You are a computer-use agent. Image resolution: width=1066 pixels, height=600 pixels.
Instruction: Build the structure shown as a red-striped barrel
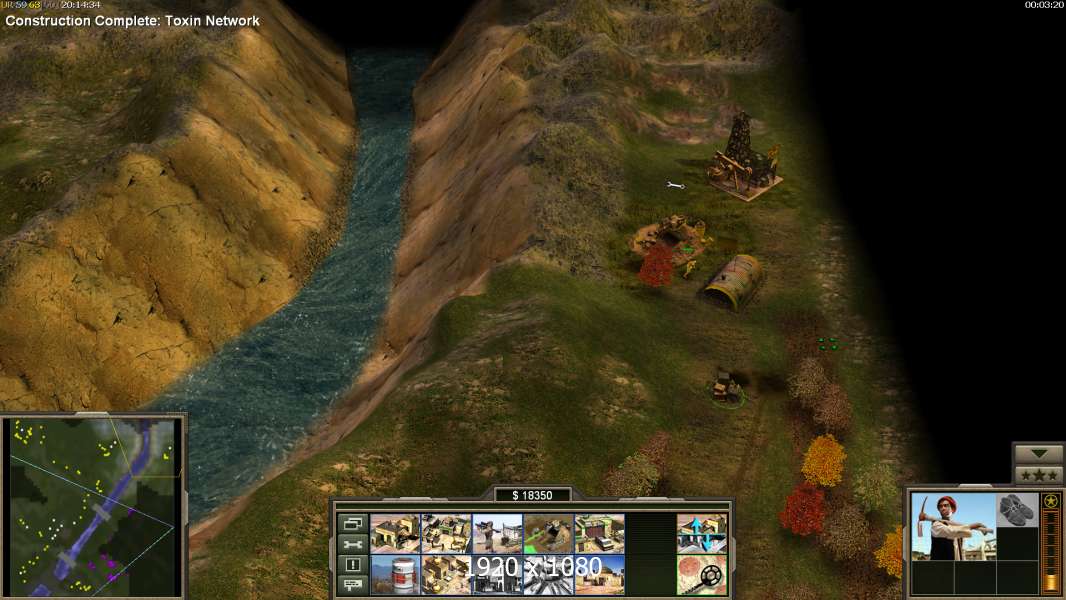[x=395, y=575]
